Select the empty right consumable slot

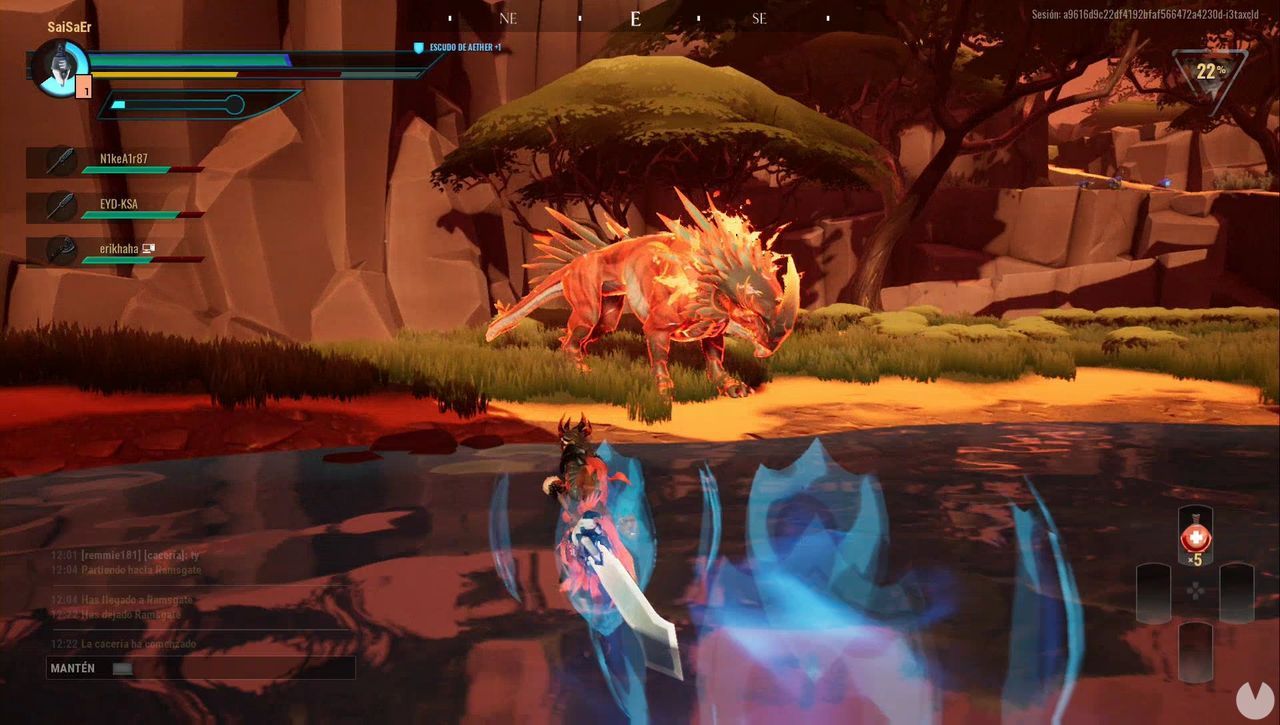click(x=1236, y=593)
